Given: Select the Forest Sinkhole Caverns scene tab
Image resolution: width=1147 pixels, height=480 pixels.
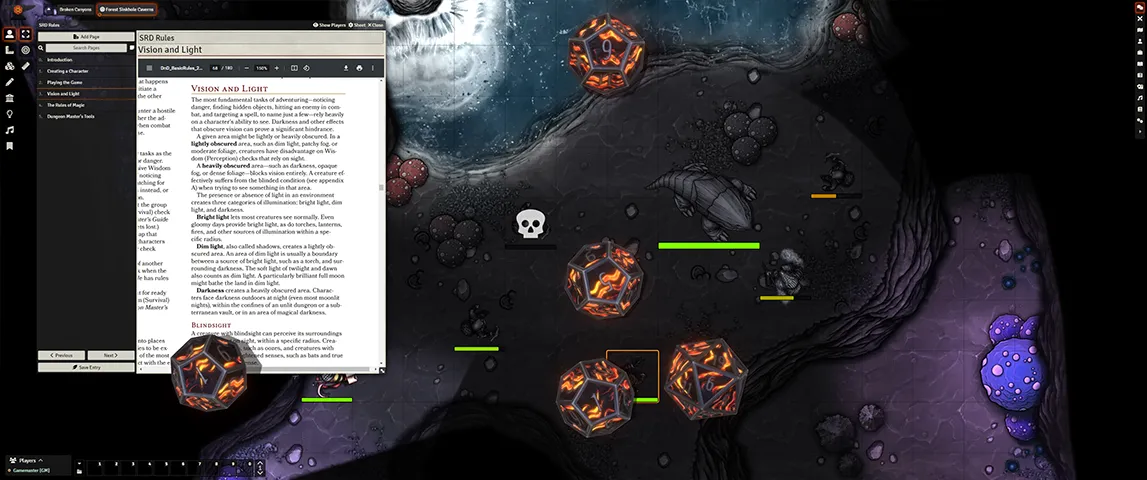Looking at the screenshot, I should [x=125, y=9].
